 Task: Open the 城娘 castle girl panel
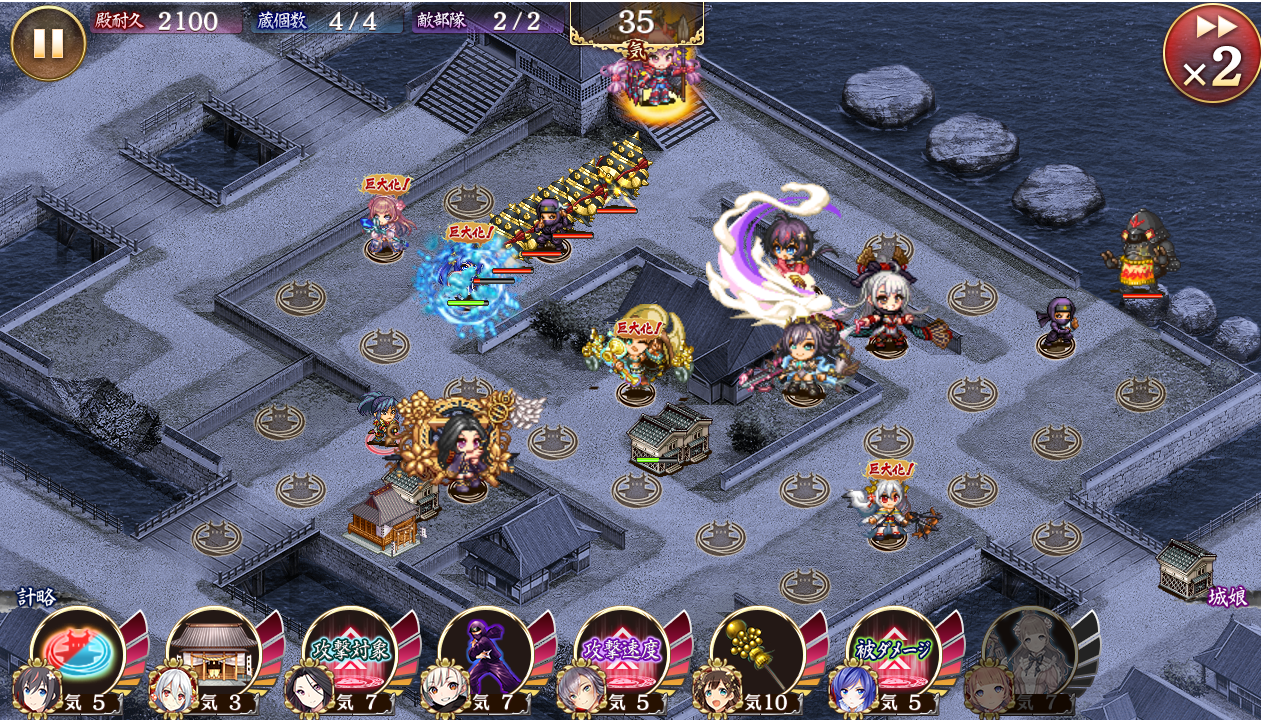click(x=1226, y=596)
